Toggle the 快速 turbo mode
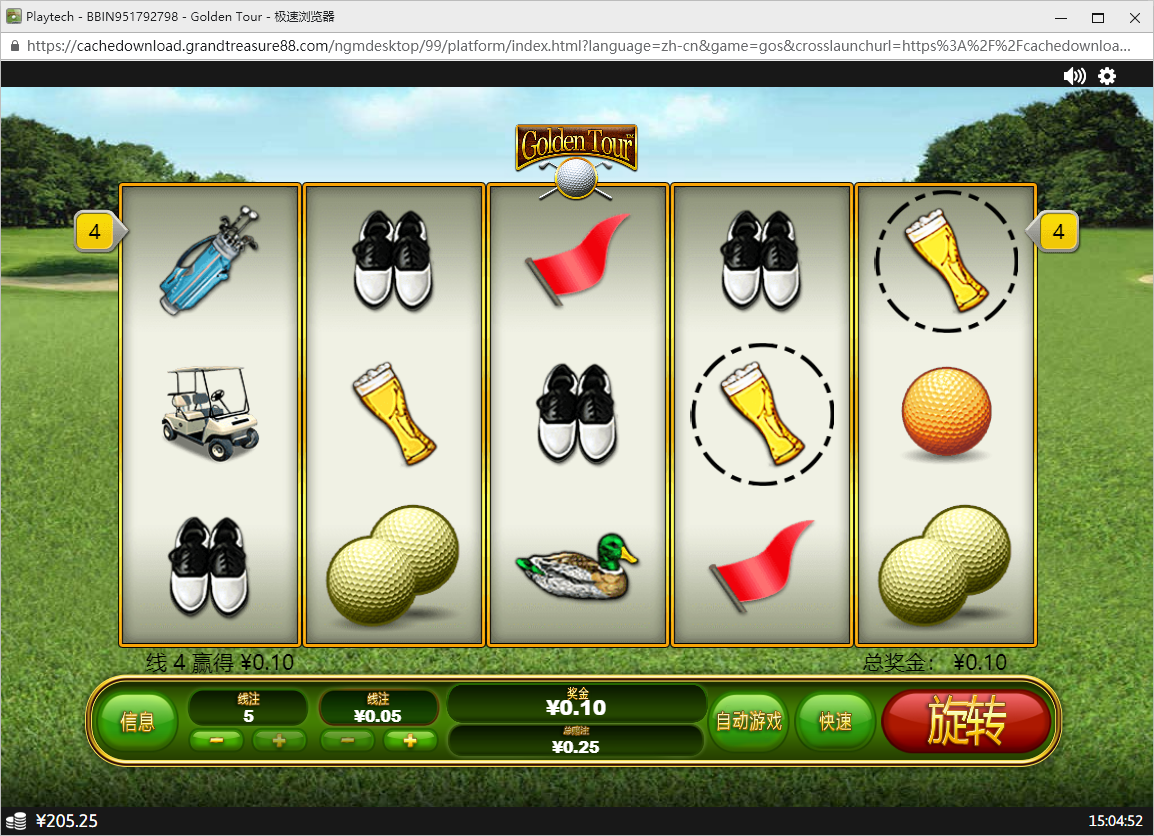 click(835, 722)
